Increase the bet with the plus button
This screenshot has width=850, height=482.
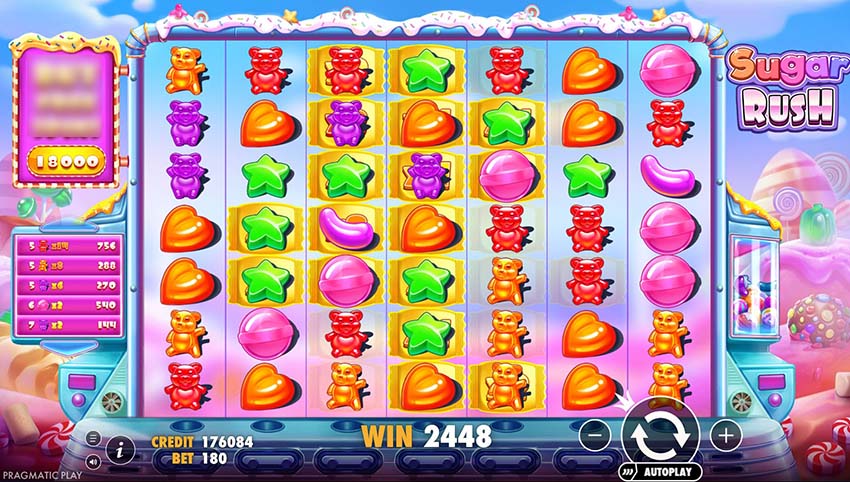[x=725, y=435]
